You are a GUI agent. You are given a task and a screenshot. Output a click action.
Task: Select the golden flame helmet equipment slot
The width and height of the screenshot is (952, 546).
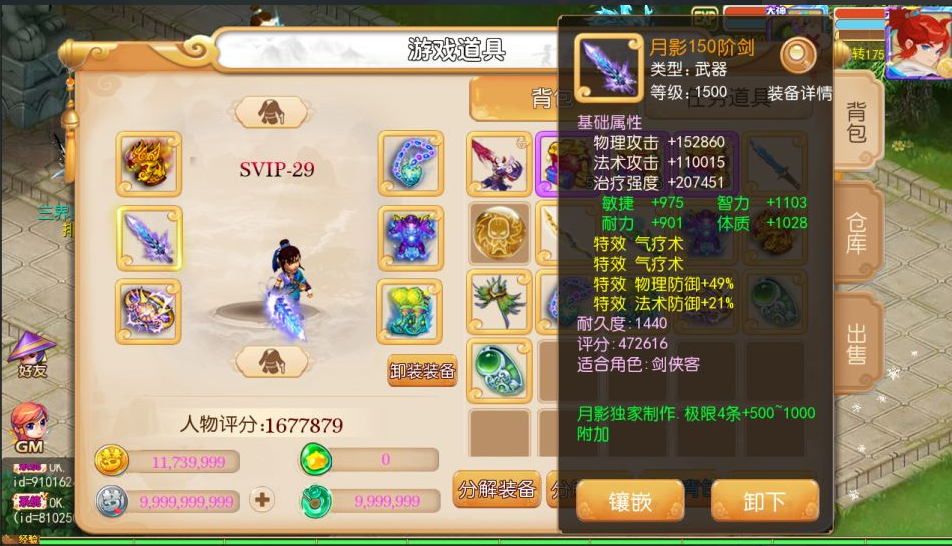coord(149,164)
